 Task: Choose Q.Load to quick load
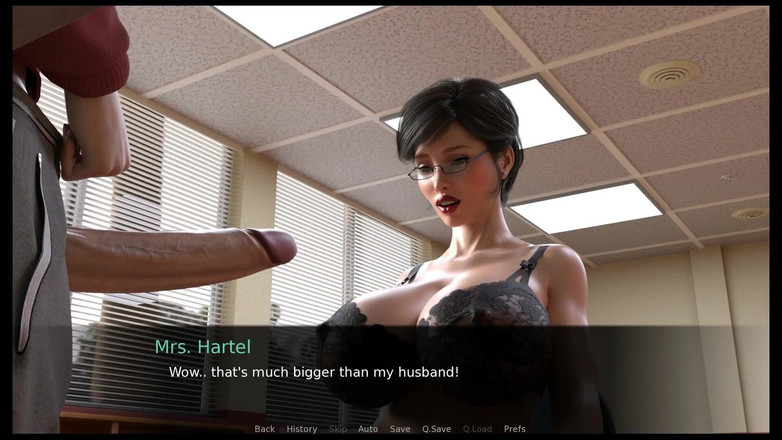tap(477, 429)
